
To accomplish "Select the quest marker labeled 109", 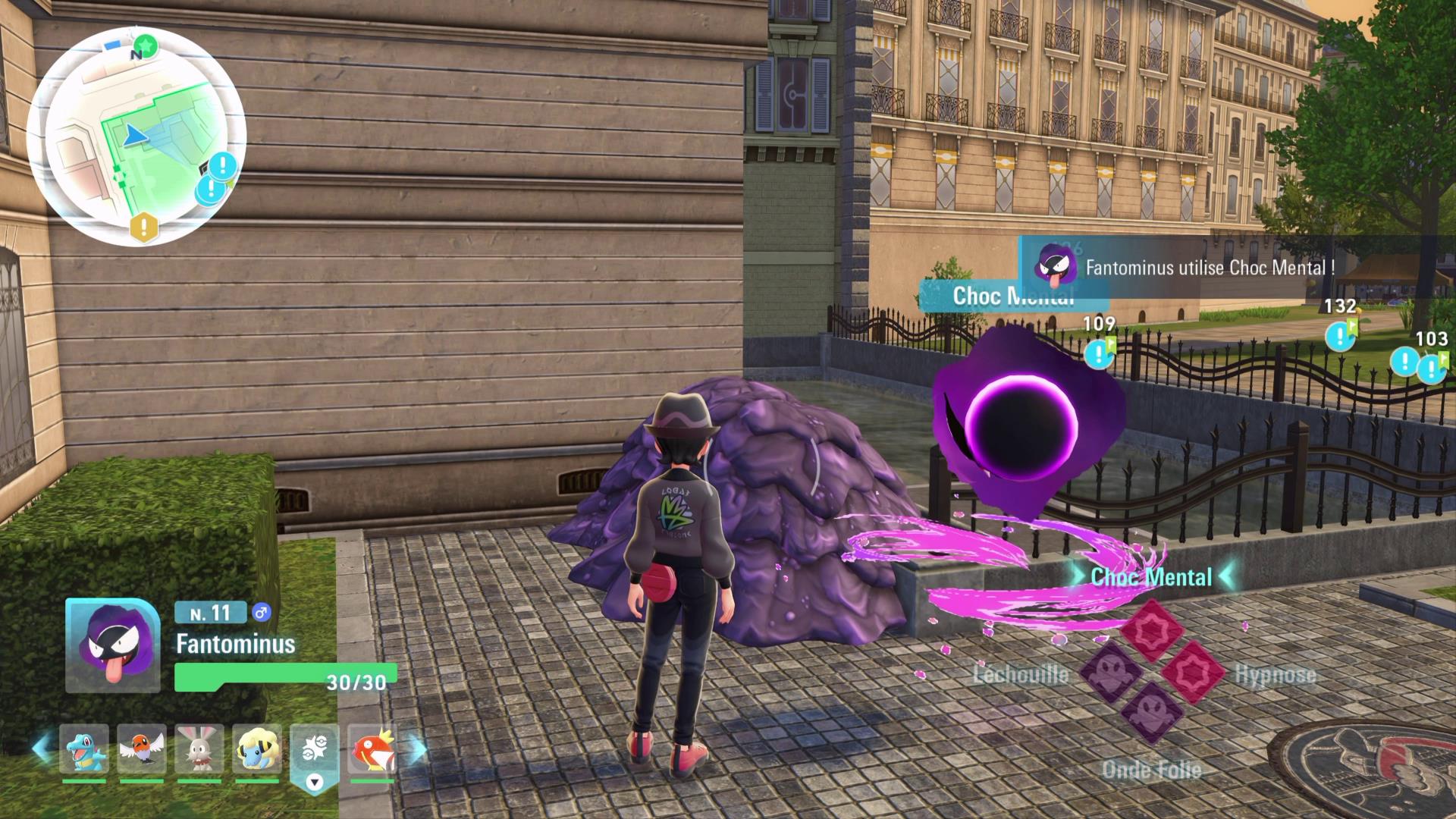I will [1097, 353].
